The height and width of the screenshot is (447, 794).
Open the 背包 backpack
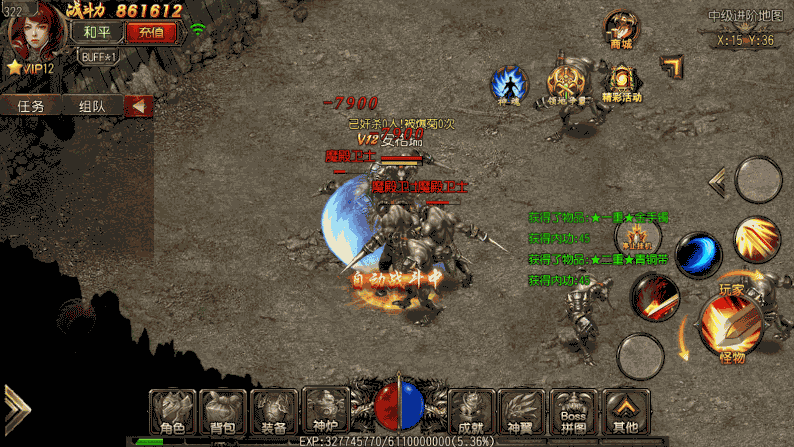(x=223, y=409)
